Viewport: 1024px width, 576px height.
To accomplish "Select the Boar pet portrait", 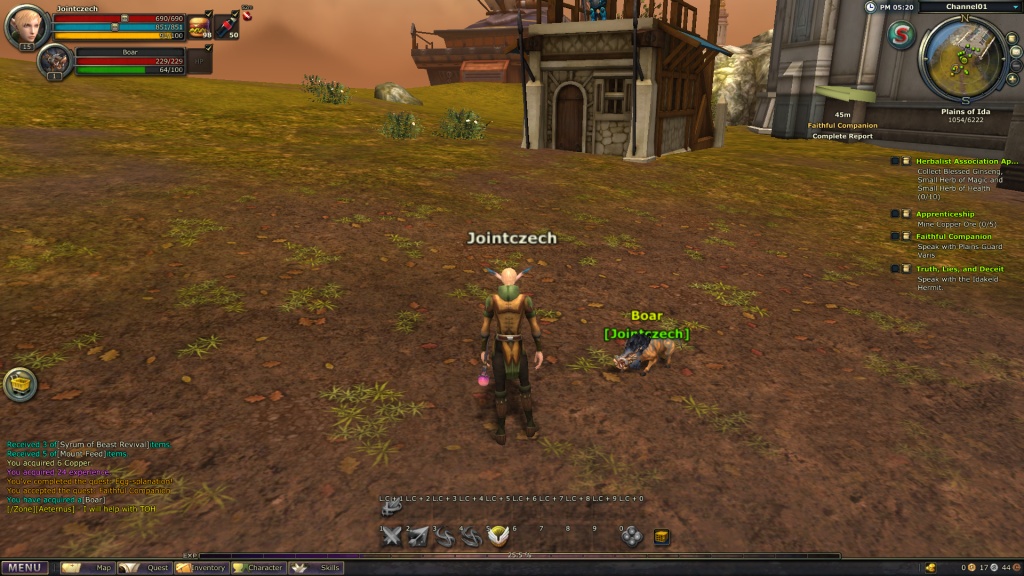I will [x=53, y=60].
